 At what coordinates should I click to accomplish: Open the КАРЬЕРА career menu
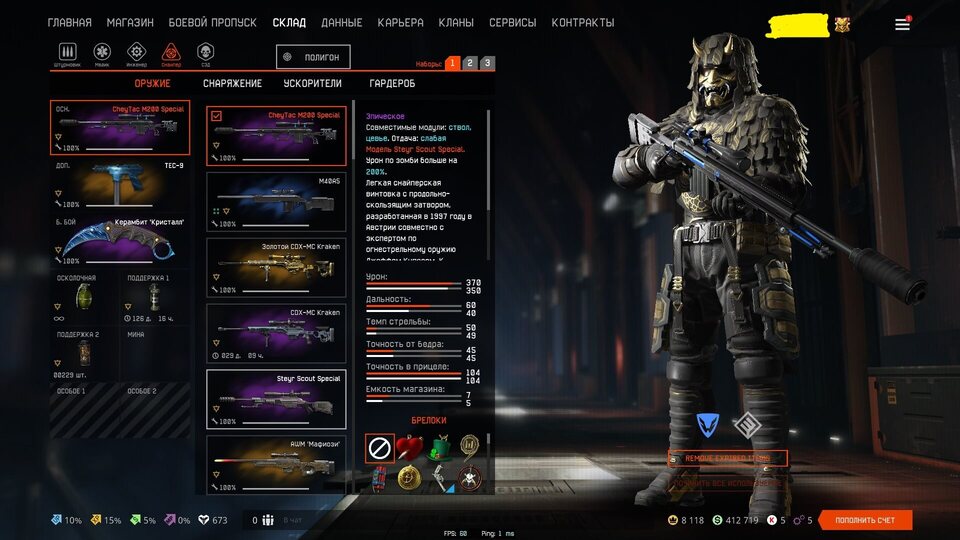400,22
